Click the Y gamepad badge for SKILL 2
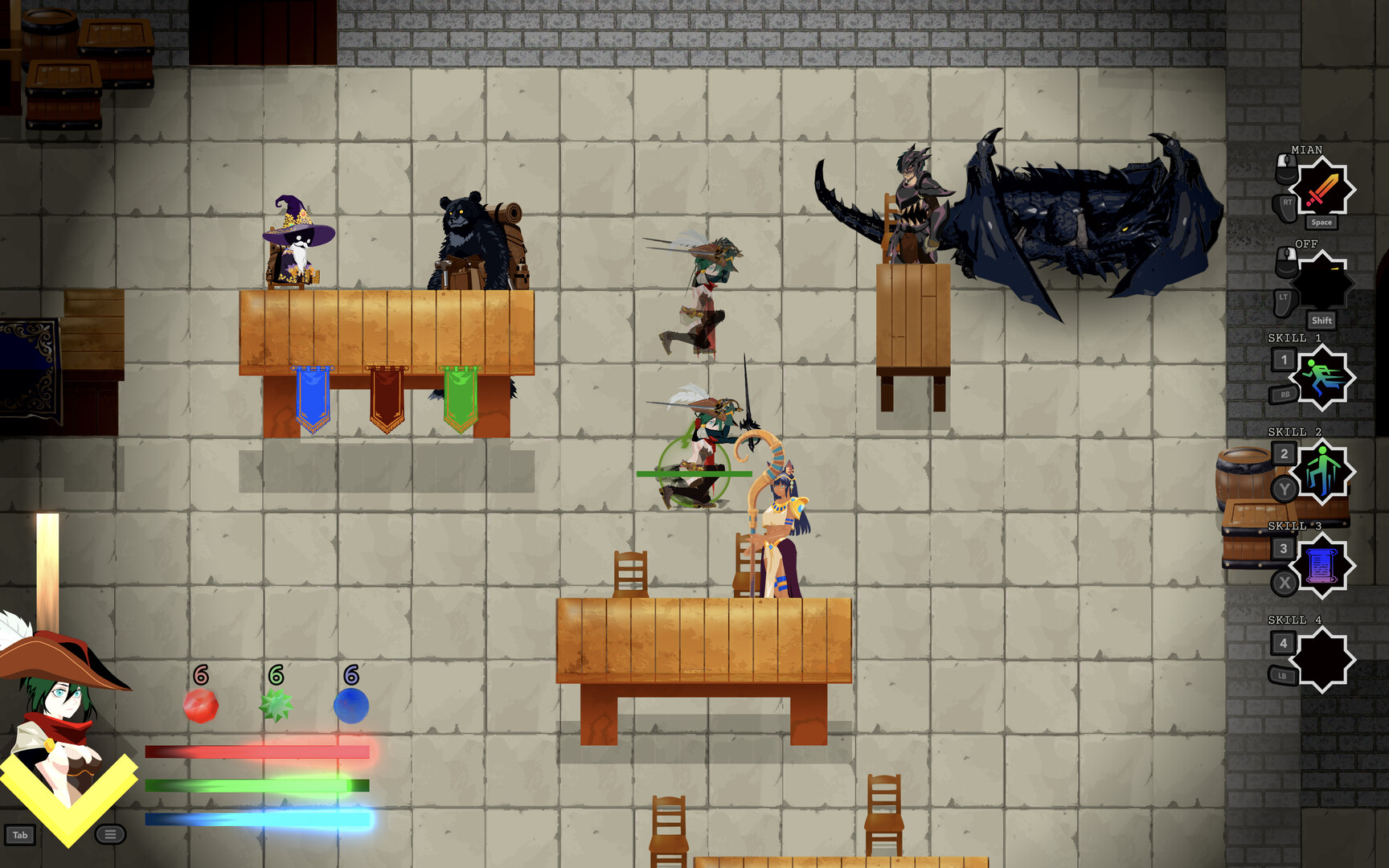The image size is (1389, 868). pyautogui.click(x=1285, y=489)
